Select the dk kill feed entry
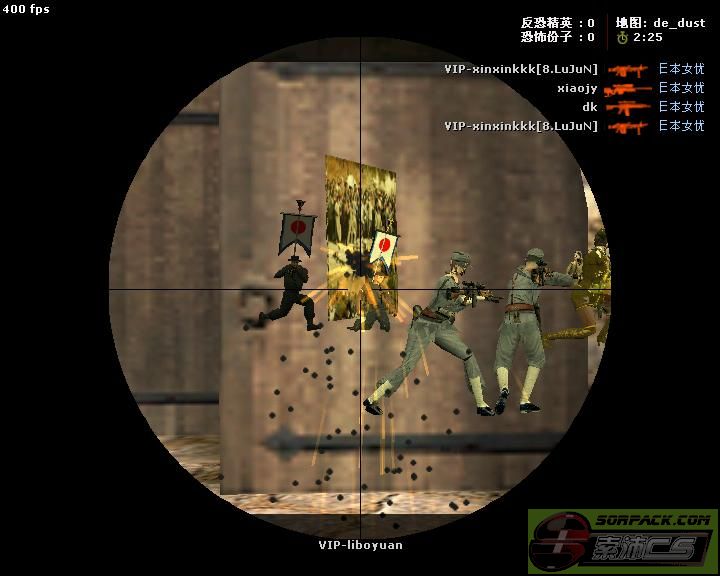 point(589,107)
